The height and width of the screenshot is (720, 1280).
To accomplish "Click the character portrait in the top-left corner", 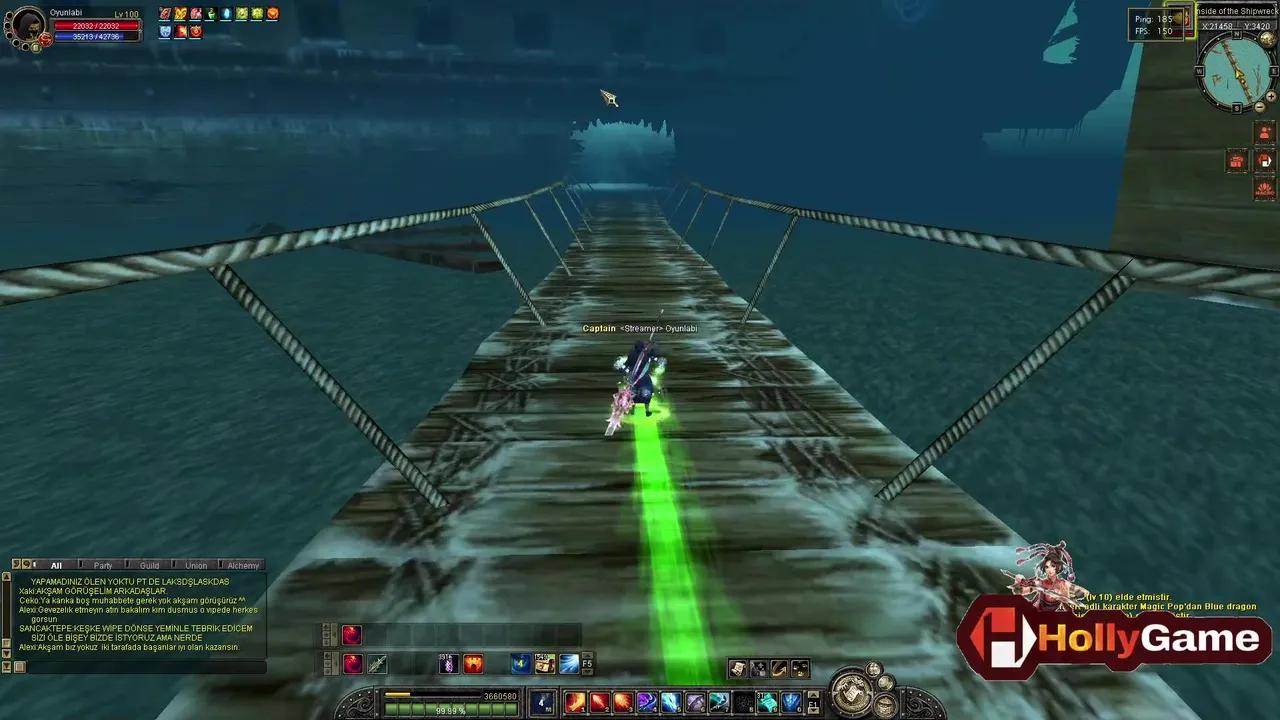I will 25,25.
